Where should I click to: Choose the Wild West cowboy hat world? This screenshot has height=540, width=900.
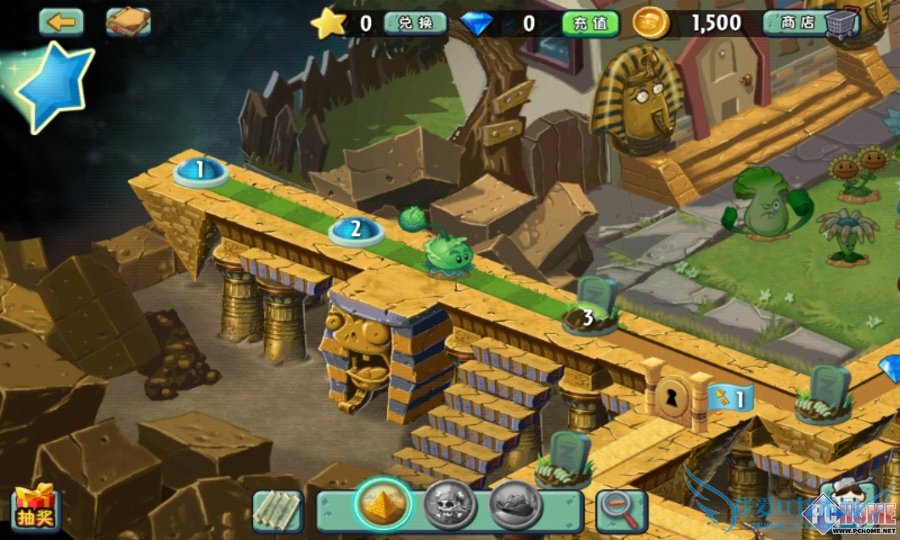tap(515, 504)
